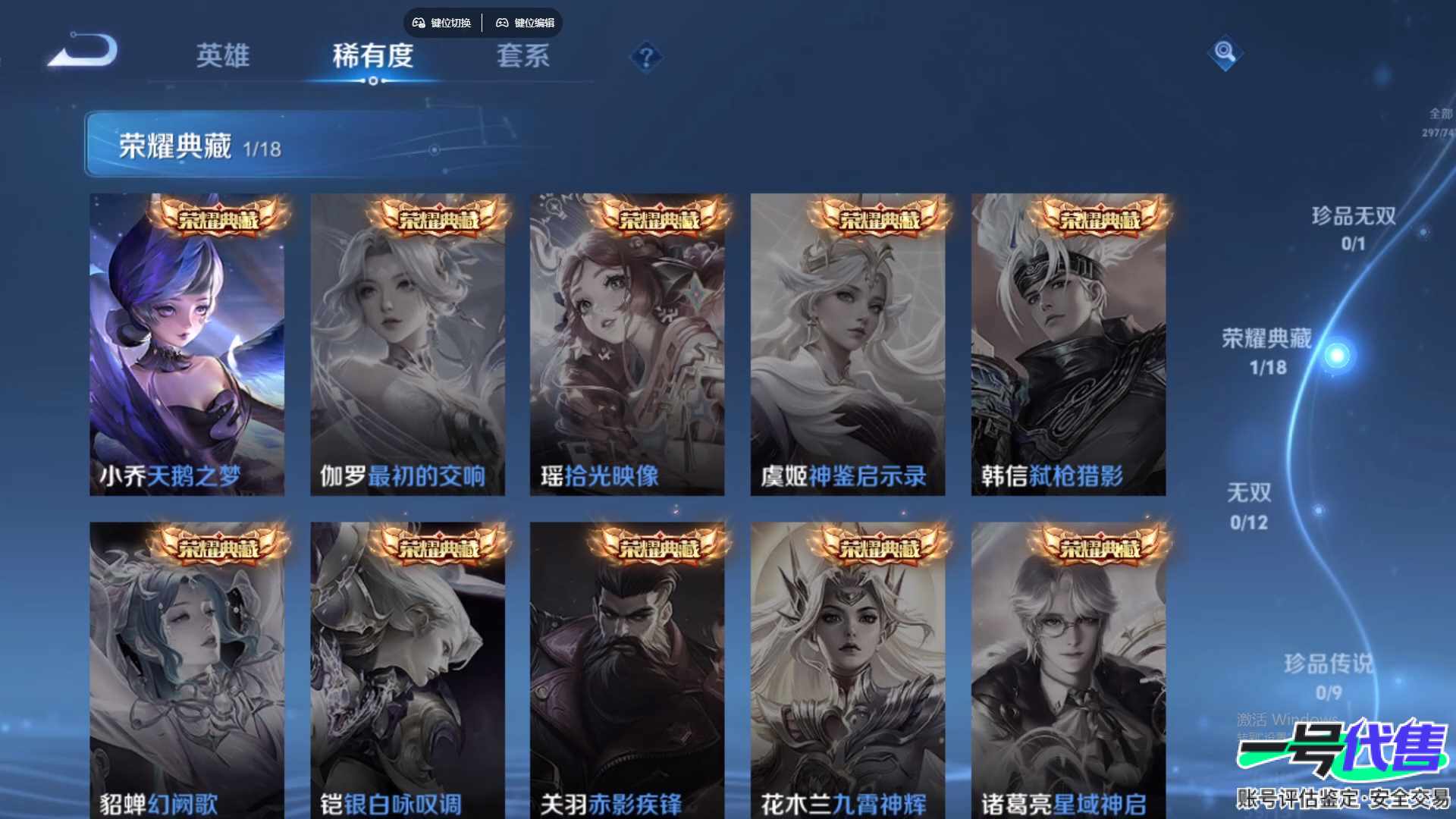Screen dimensions: 1456x819
Task: Select the 韩信弑枪猎影 skin card
Action: (1068, 345)
